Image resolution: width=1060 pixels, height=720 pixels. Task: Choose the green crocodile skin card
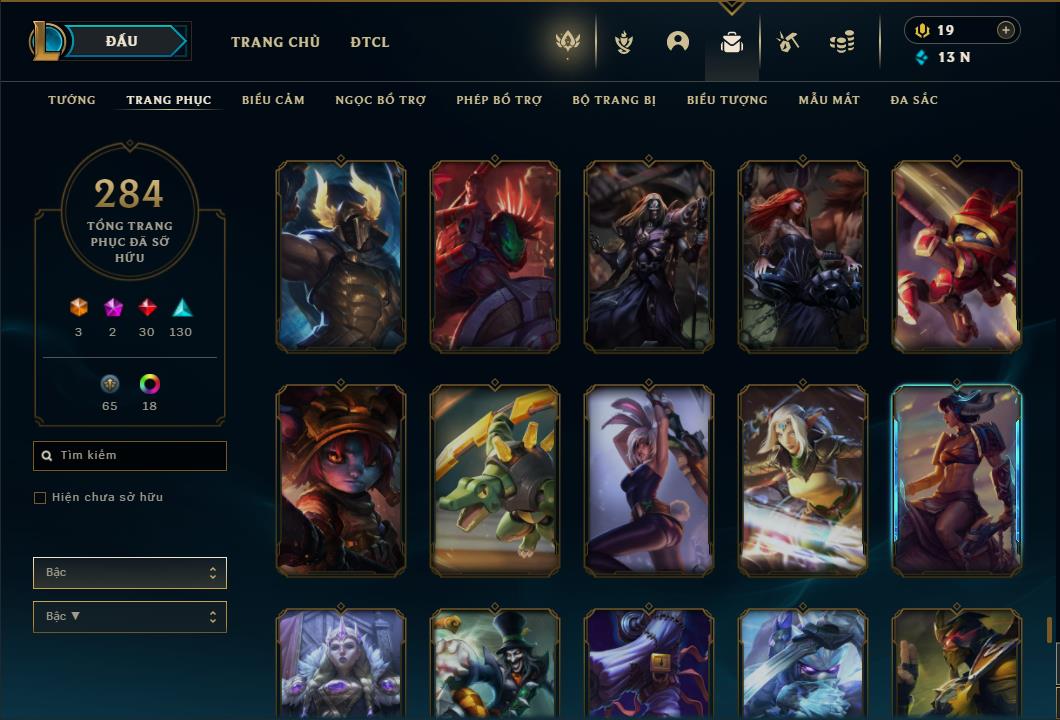coord(495,480)
